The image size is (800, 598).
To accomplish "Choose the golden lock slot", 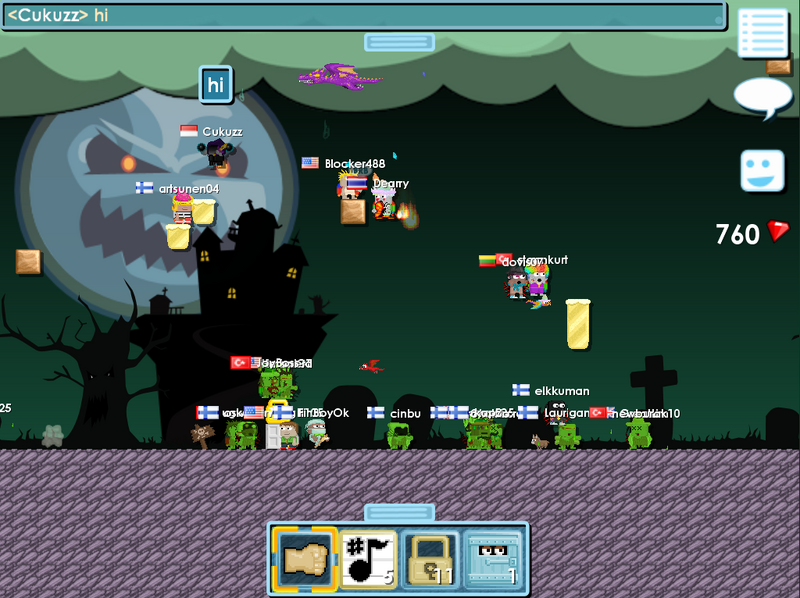I will click(429, 557).
